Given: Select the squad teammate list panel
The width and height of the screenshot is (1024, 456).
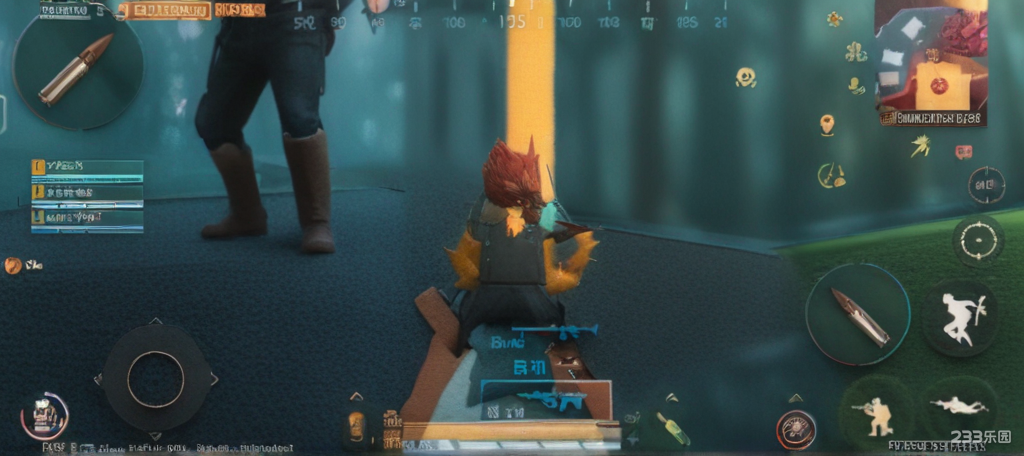Looking at the screenshot, I should click(x=87, y=196).
